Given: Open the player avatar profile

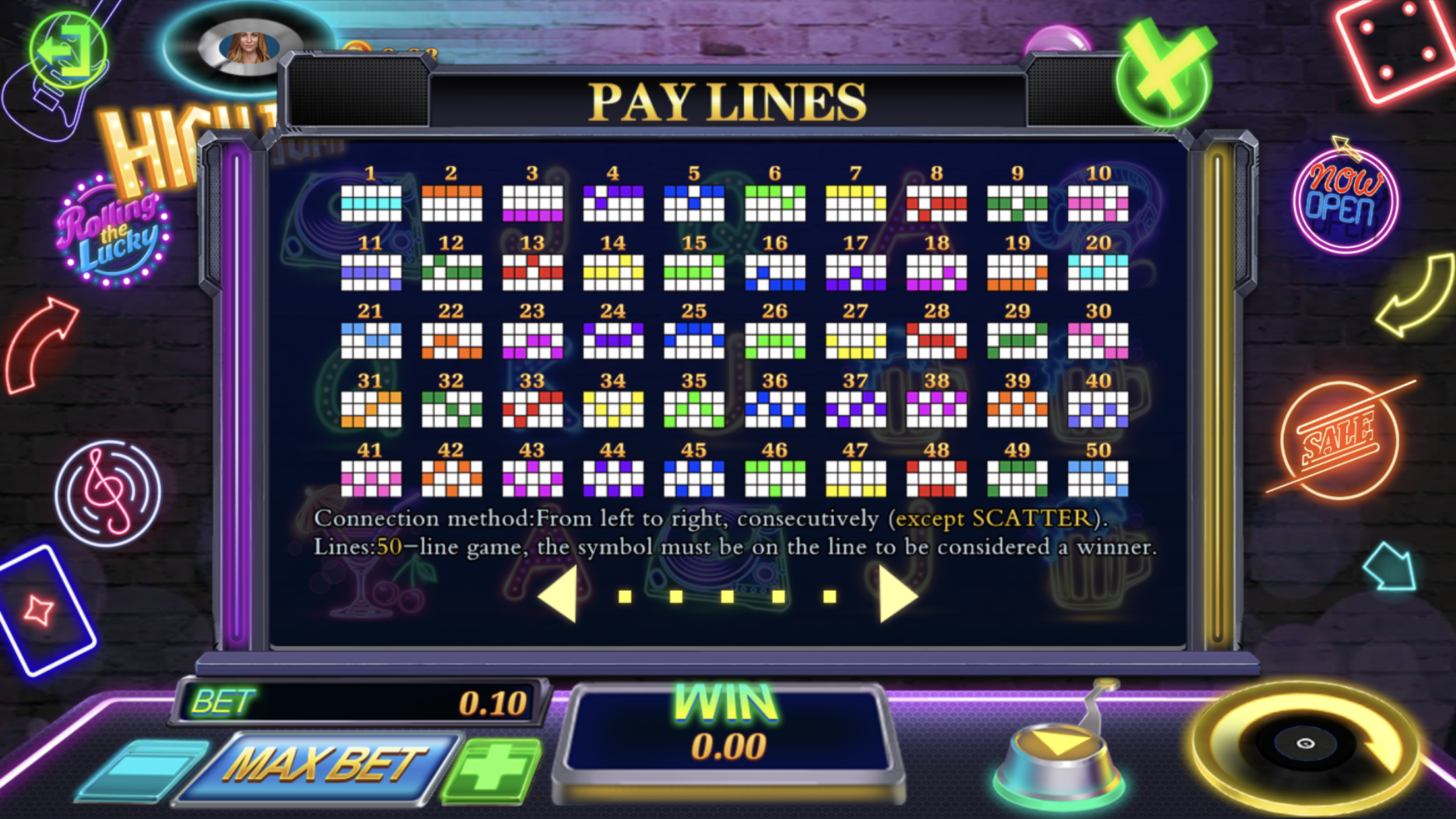Looking at the screenshot, I should tap(249, 48).
